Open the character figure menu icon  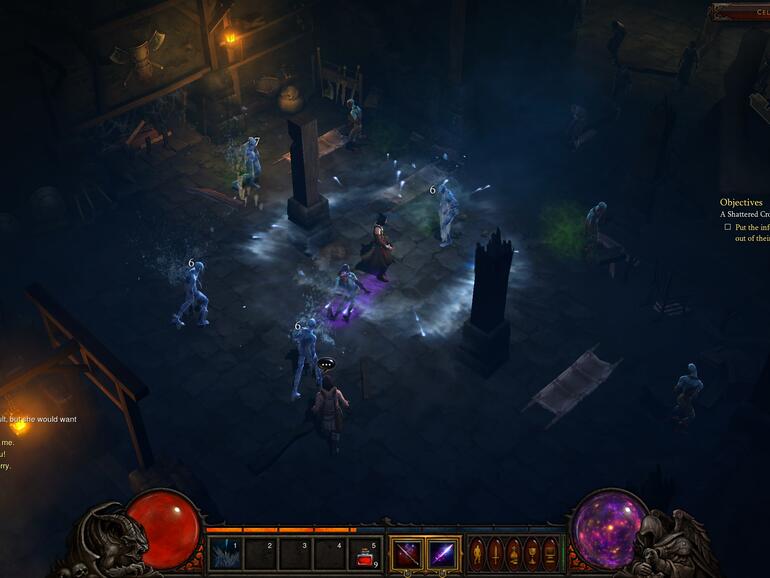click(x=477, y=553)
